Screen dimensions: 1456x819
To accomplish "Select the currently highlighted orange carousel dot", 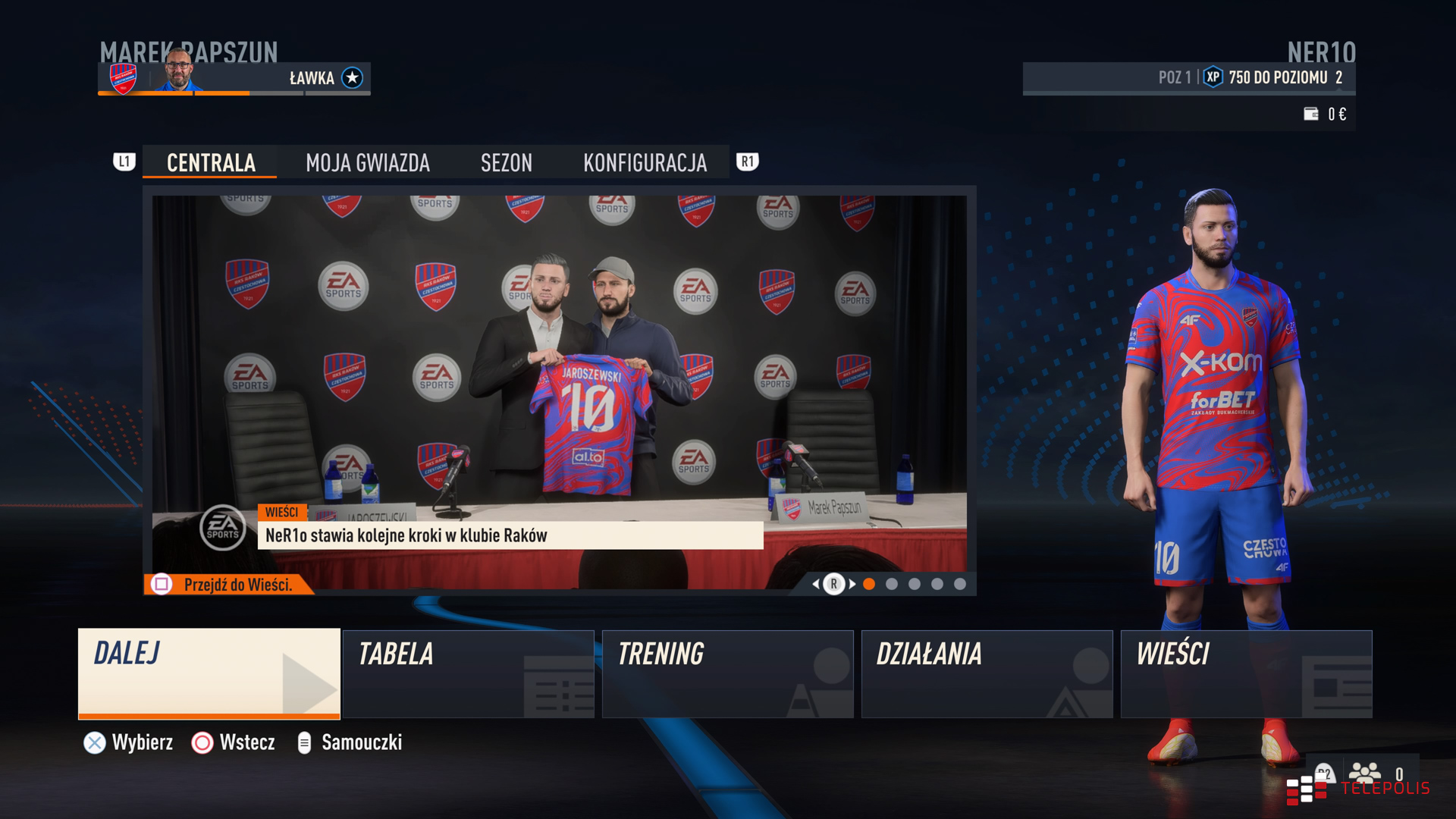I will [869, 585].
